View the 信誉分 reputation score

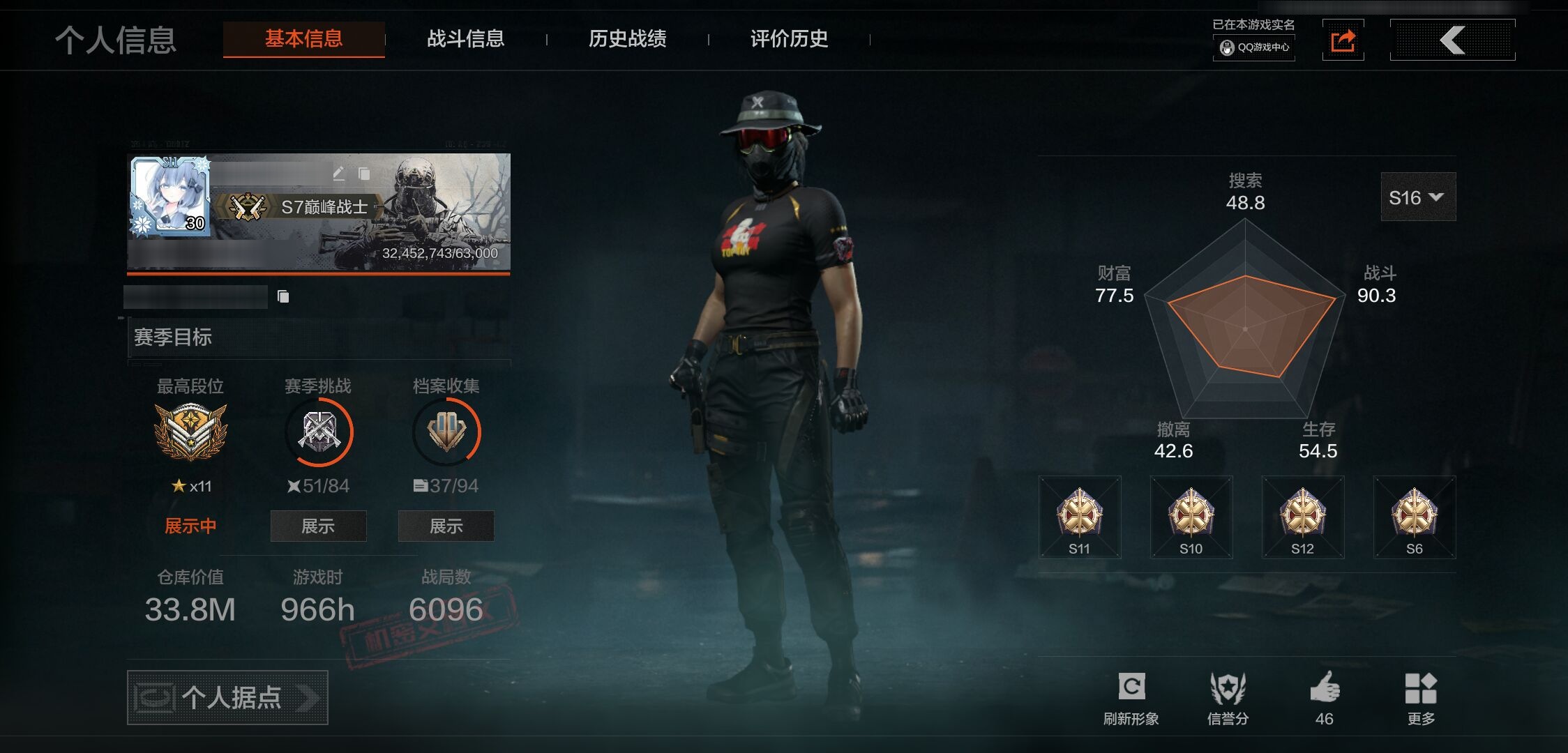(x=1228, y=697)
